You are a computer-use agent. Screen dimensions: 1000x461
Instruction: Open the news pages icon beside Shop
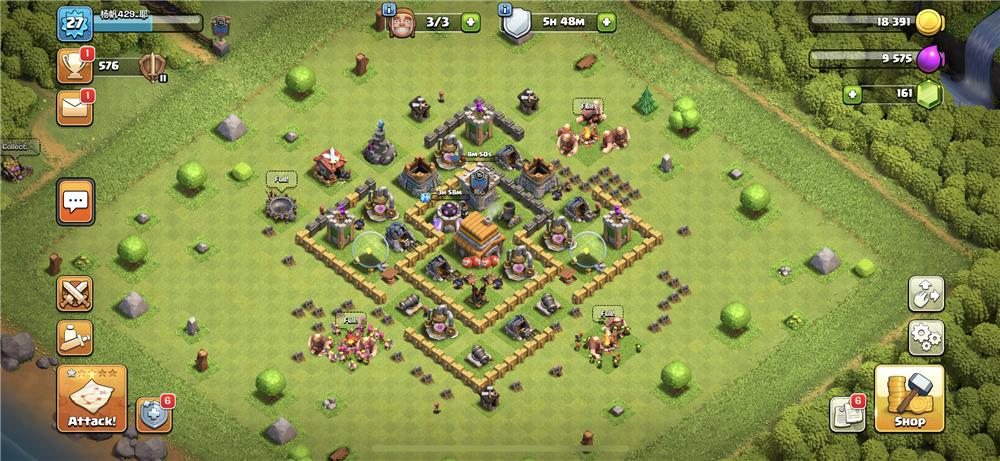click(x=846, y=414)
